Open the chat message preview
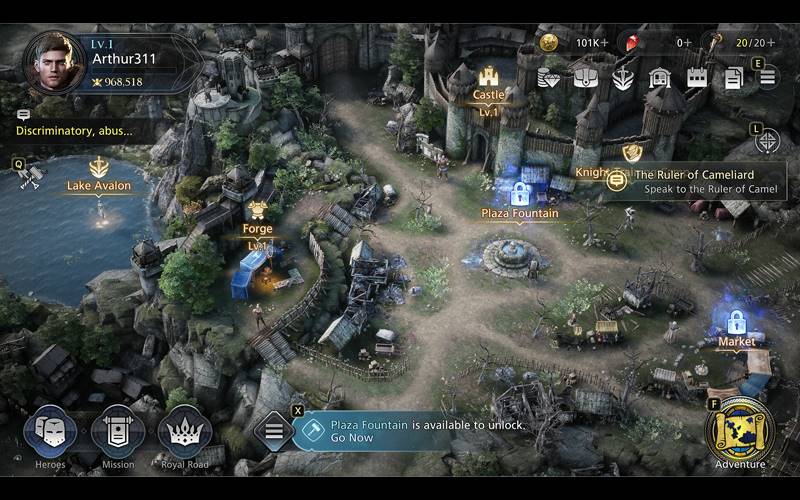Image resolution: width=800 pixels, height=500 pixels. pyautogui.click(x=80, y=129)
